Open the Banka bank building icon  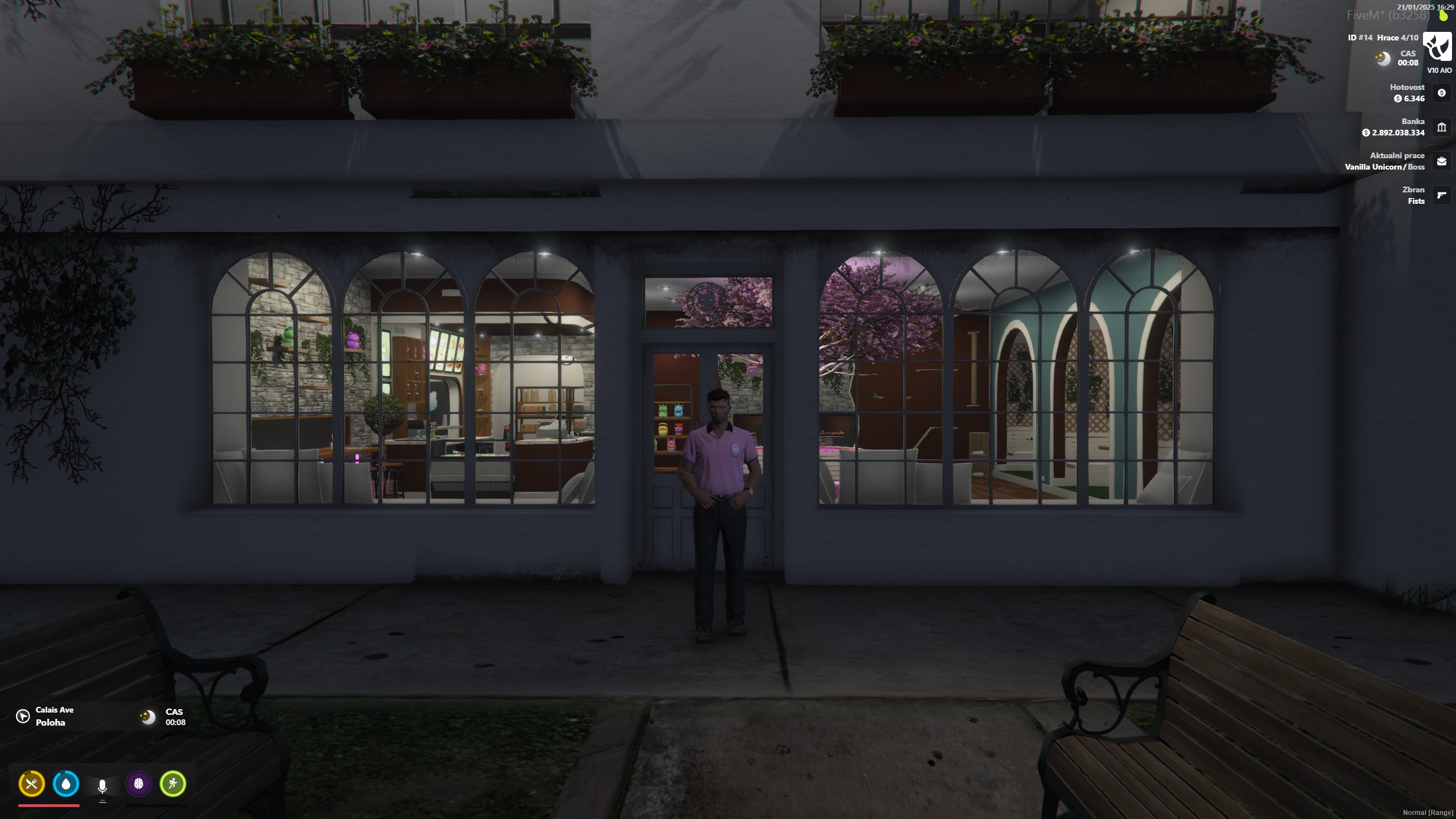click(1441, 127)
